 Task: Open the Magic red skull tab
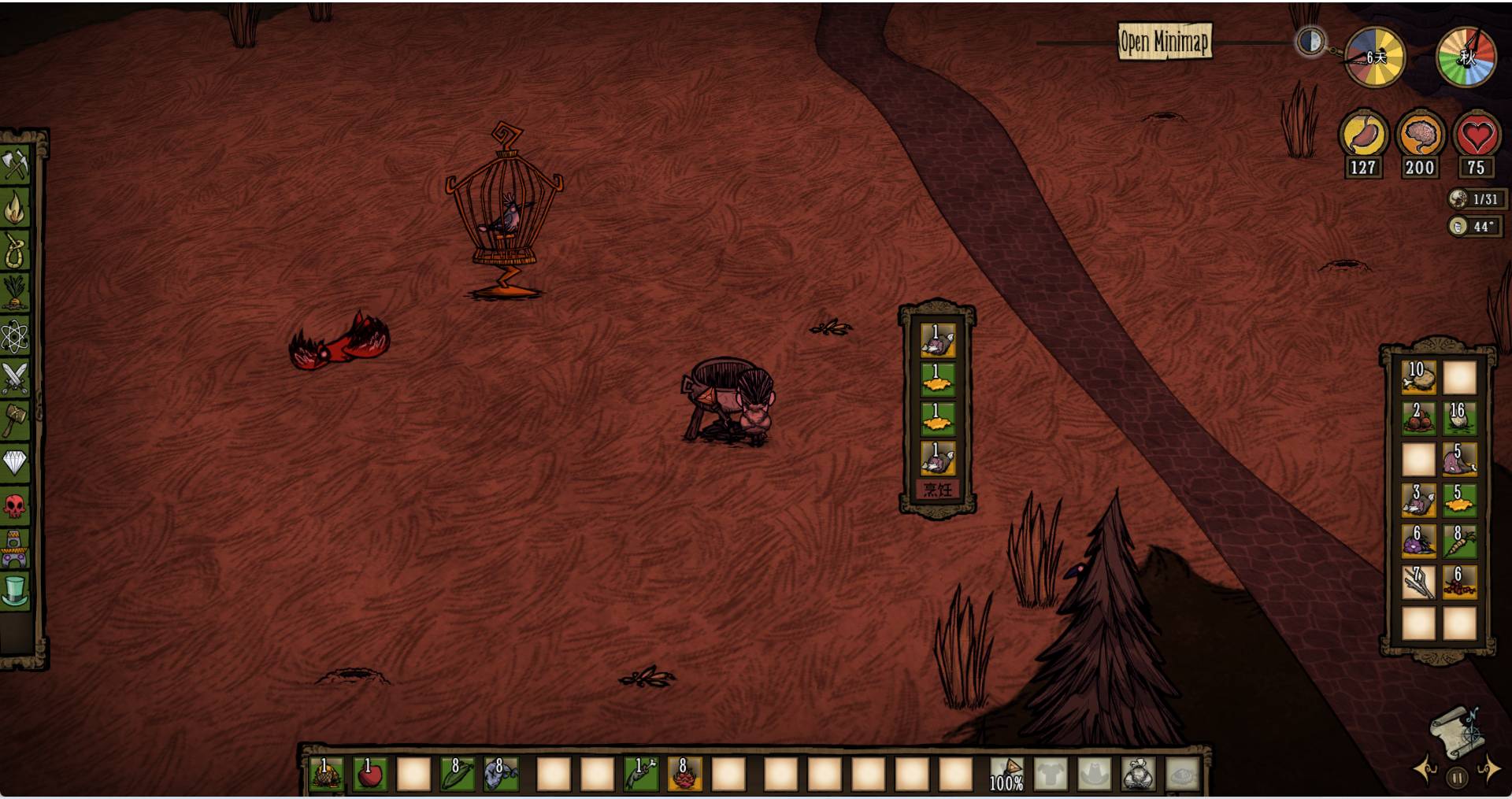coord(16,505)
